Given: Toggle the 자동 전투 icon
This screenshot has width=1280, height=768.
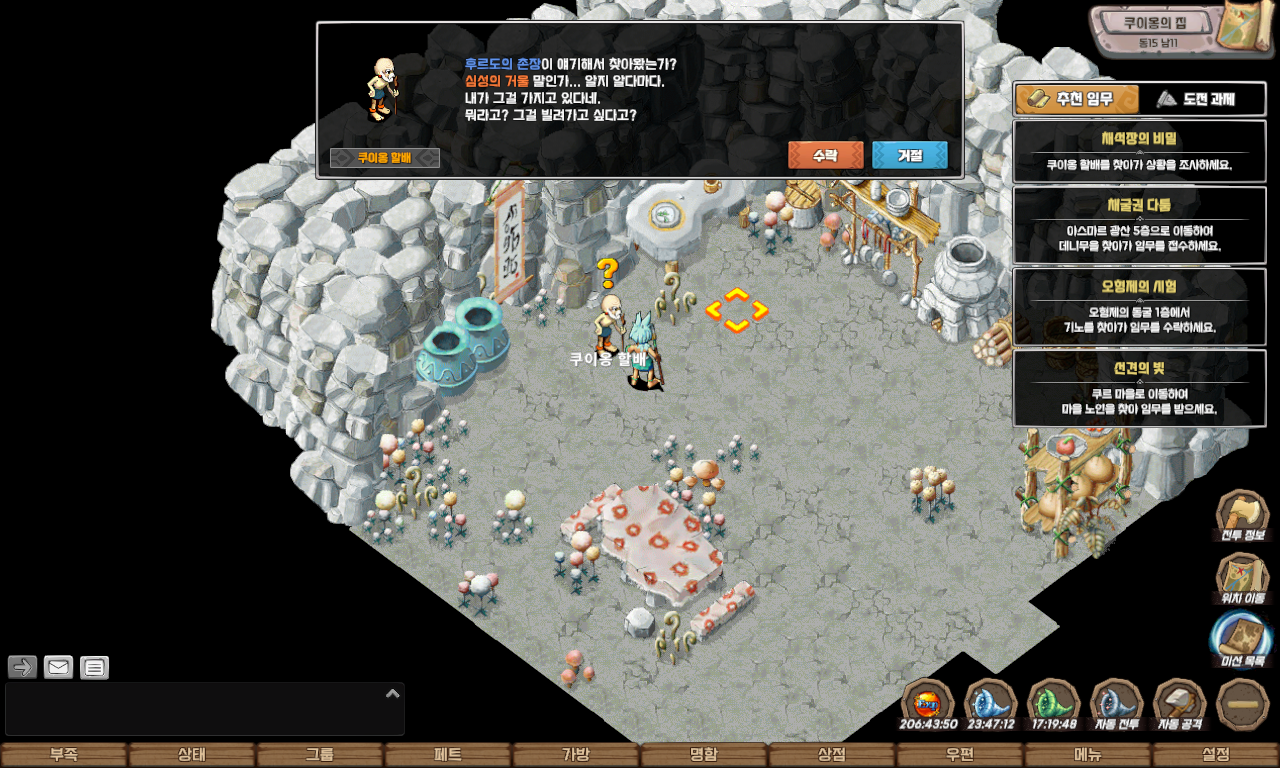Looking at the screenshot, I should (1117, 705).
